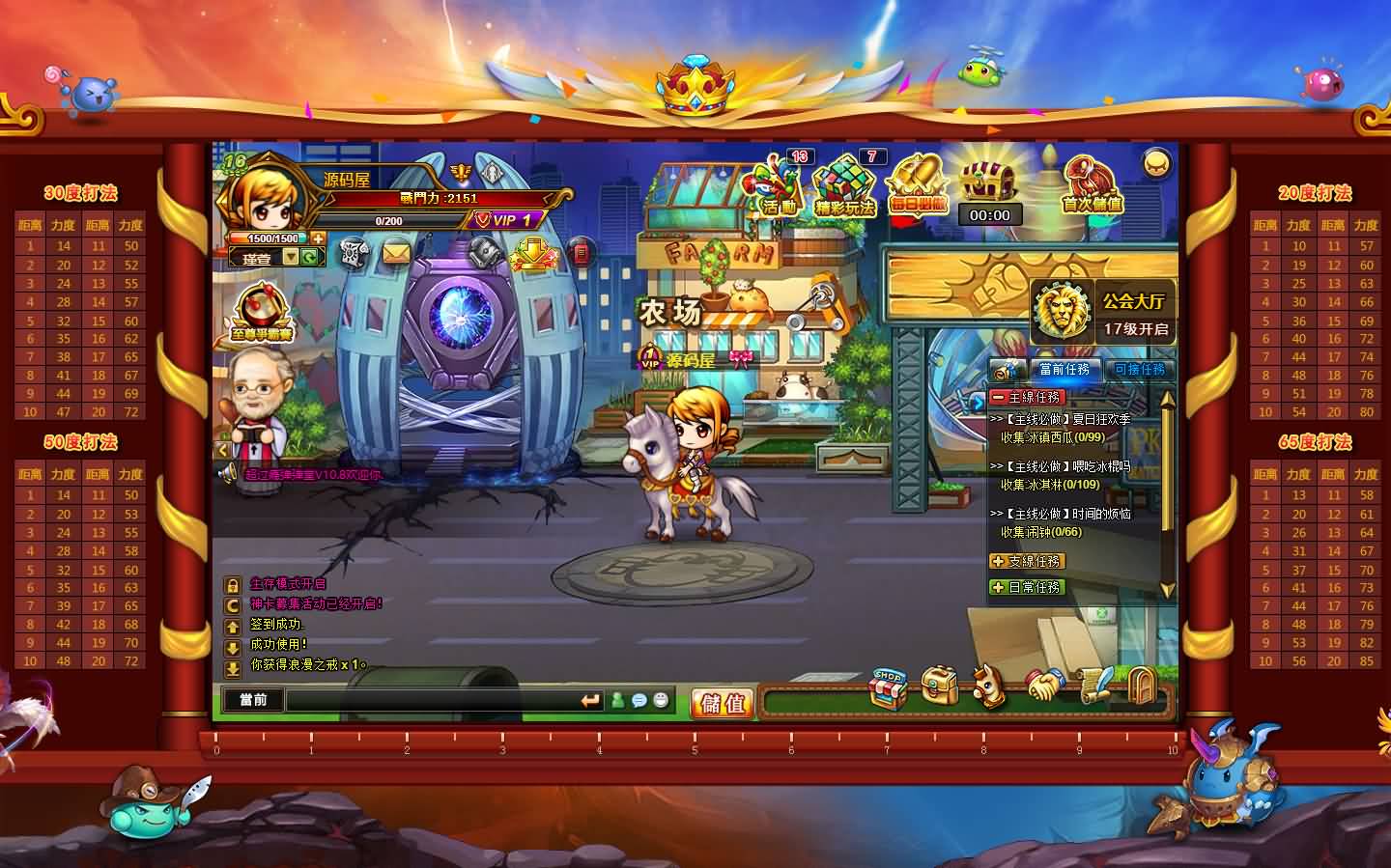Open the Shop stall icon

click(x=888, y=687)
